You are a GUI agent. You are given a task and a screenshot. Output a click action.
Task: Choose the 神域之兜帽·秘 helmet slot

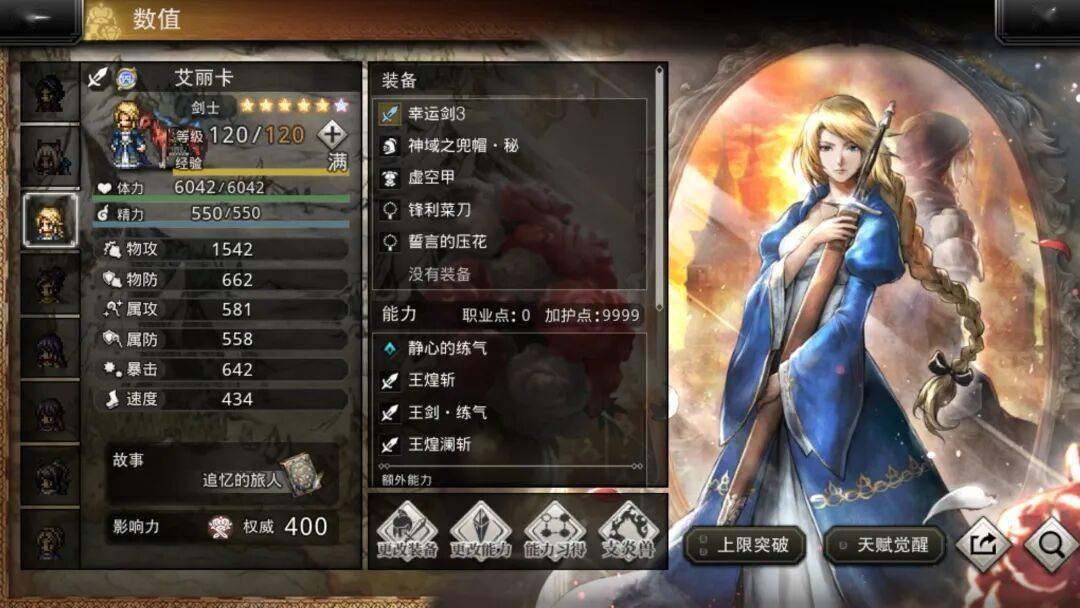coord(510,146)
